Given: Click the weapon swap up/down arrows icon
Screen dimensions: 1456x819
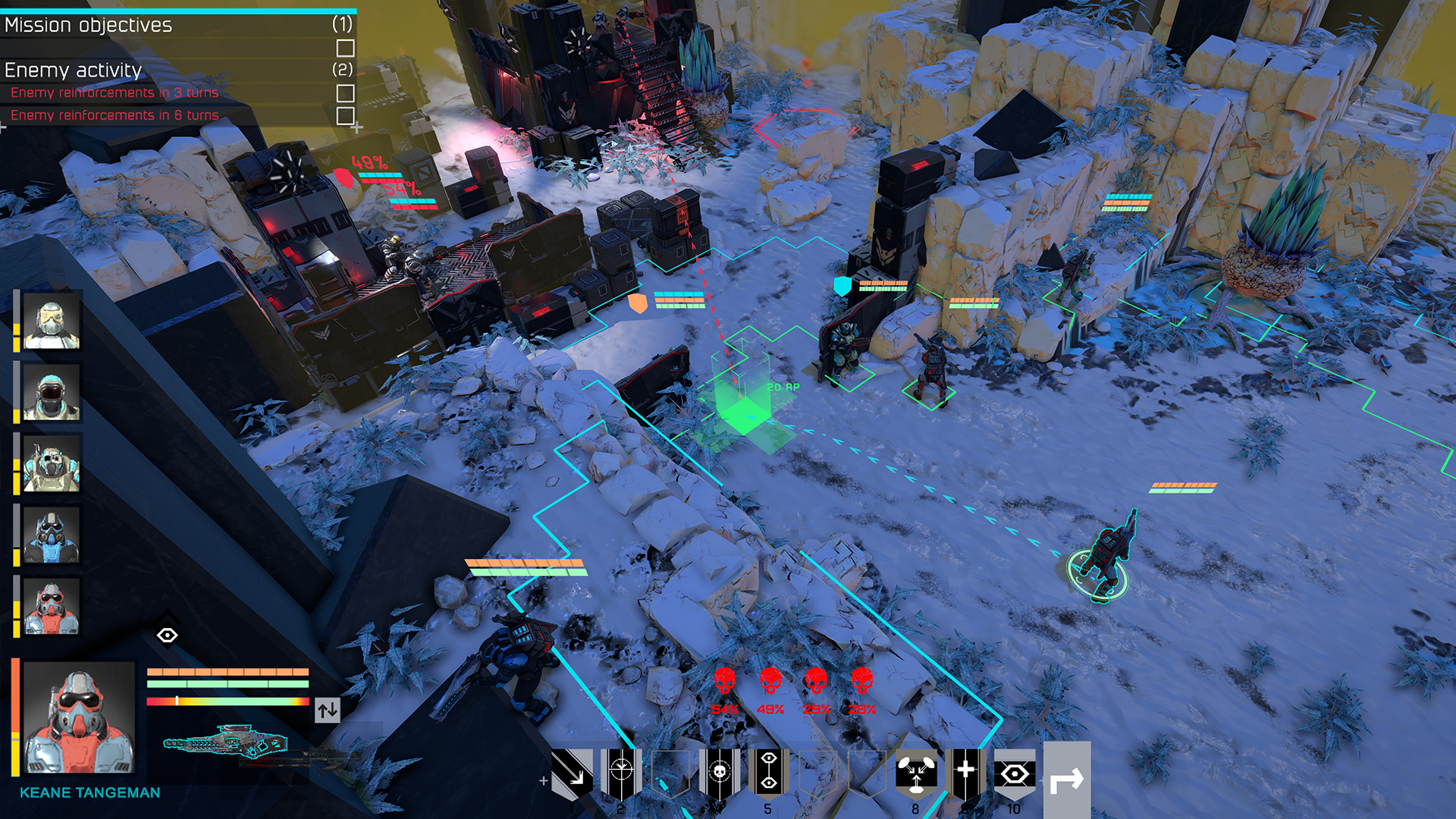Looking at the screenshot, I should [327, 711].
